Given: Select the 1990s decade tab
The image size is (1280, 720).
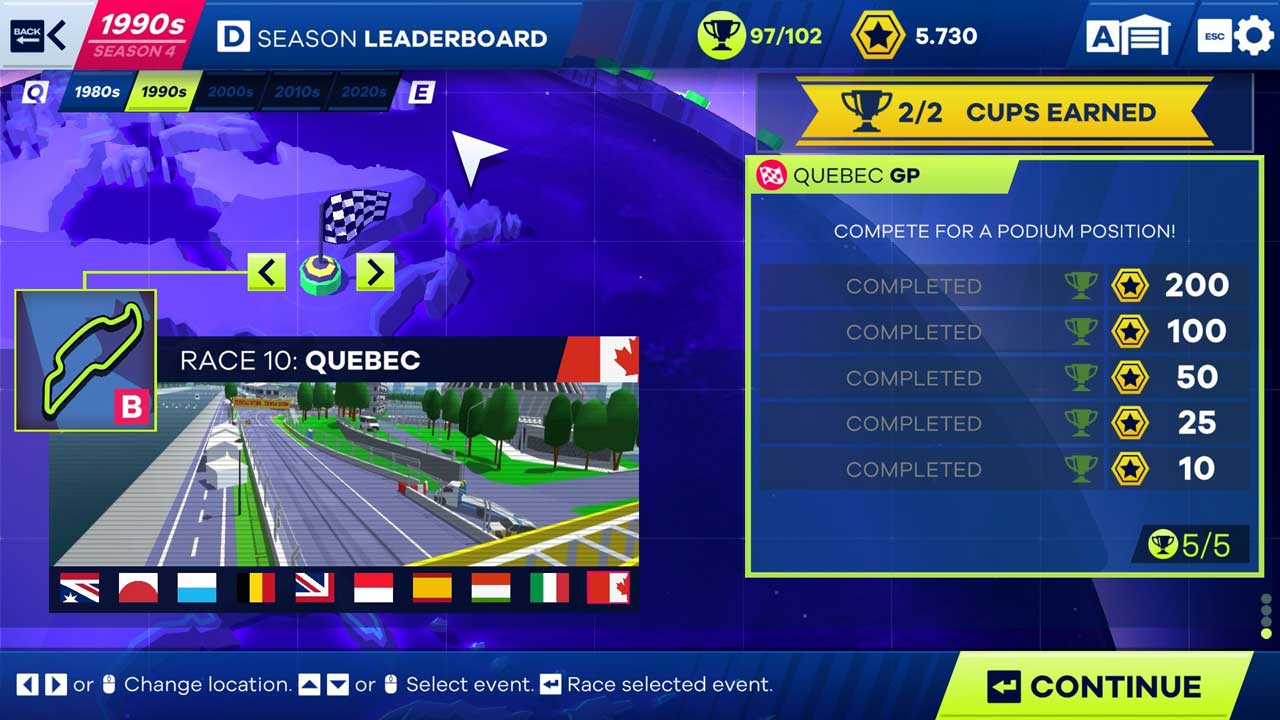Looking at the screenshot, I should (x=163, y=92).
